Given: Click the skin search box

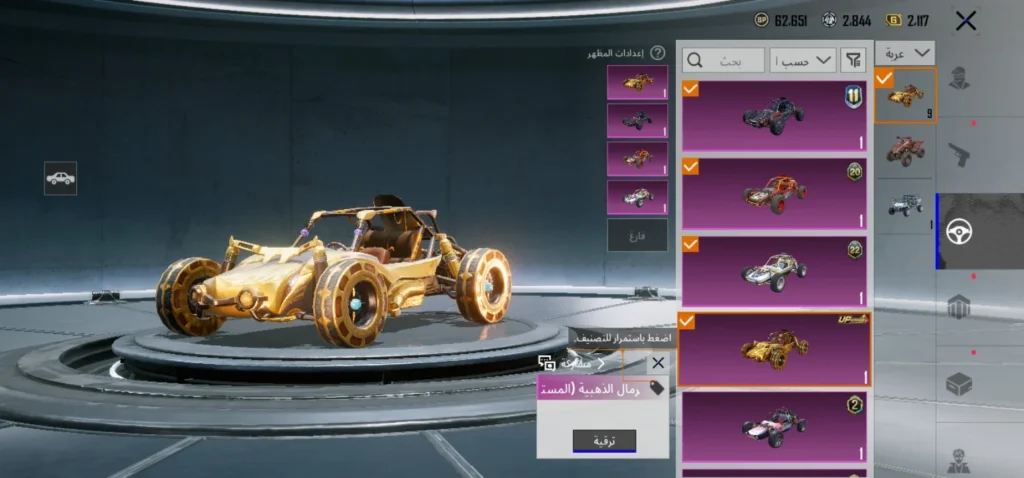Looking at the screenshot, I should click(x=724, y=61).
